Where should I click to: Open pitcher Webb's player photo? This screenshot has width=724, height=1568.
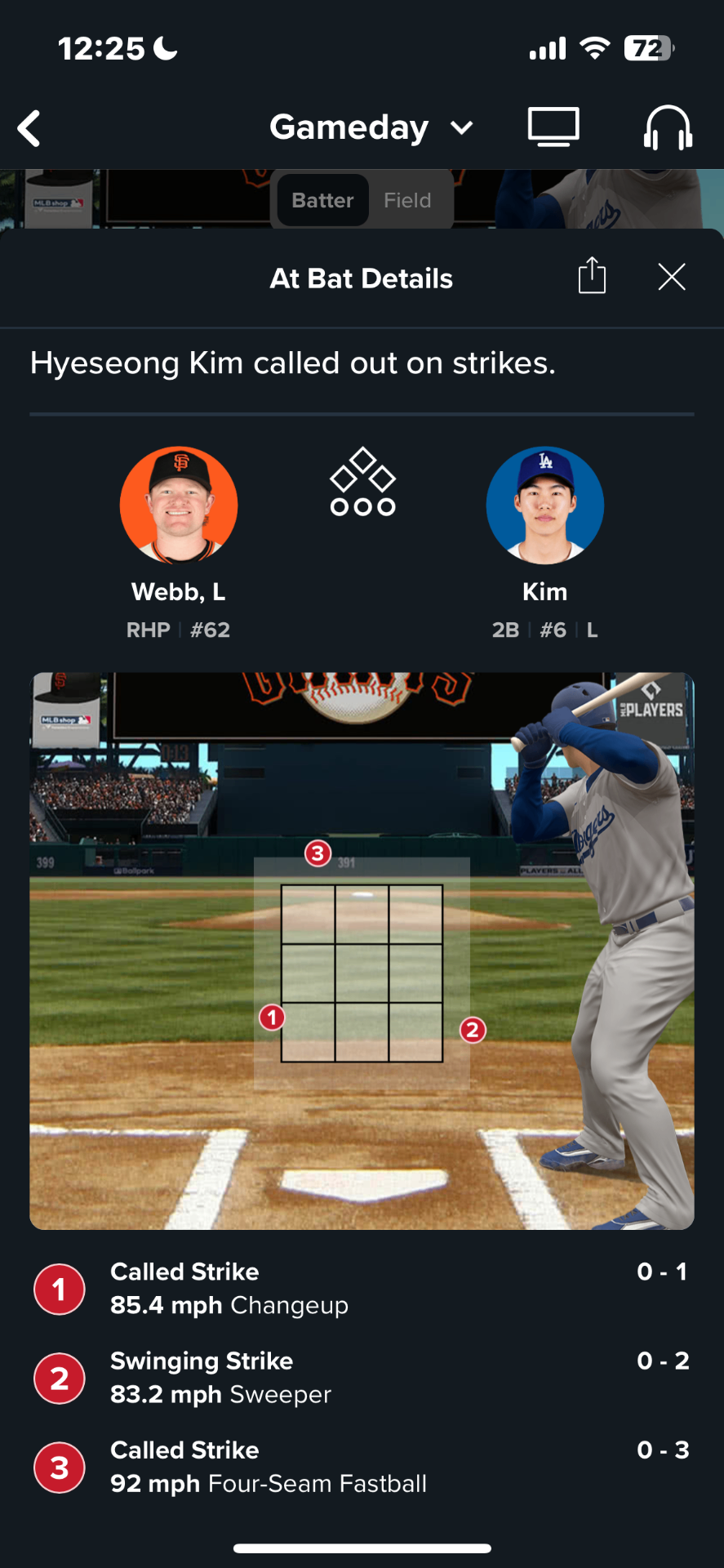179,506
